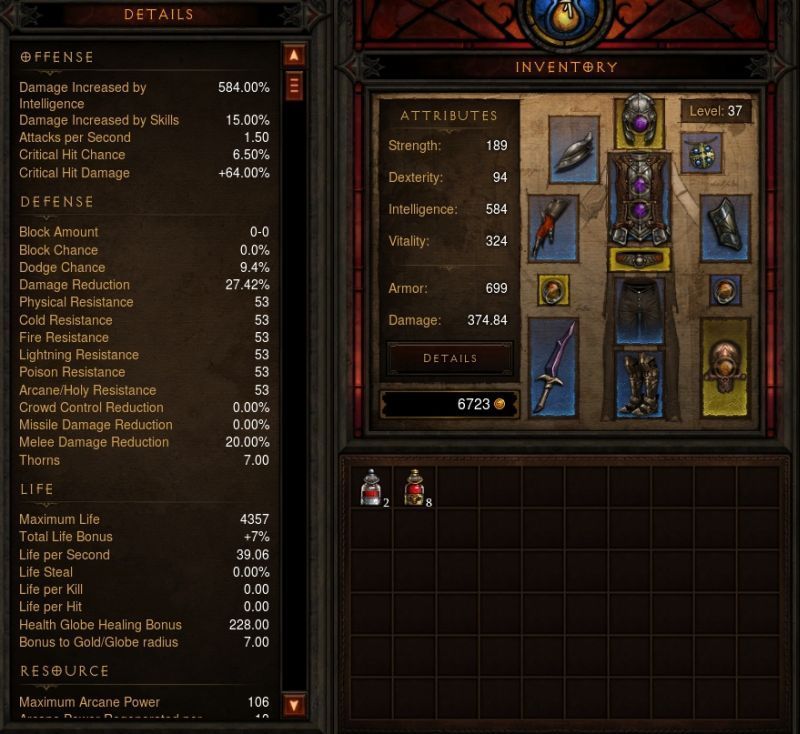Choose the equipped belt slot
This screenshot has height=734, width=800.
coord(639,260)
